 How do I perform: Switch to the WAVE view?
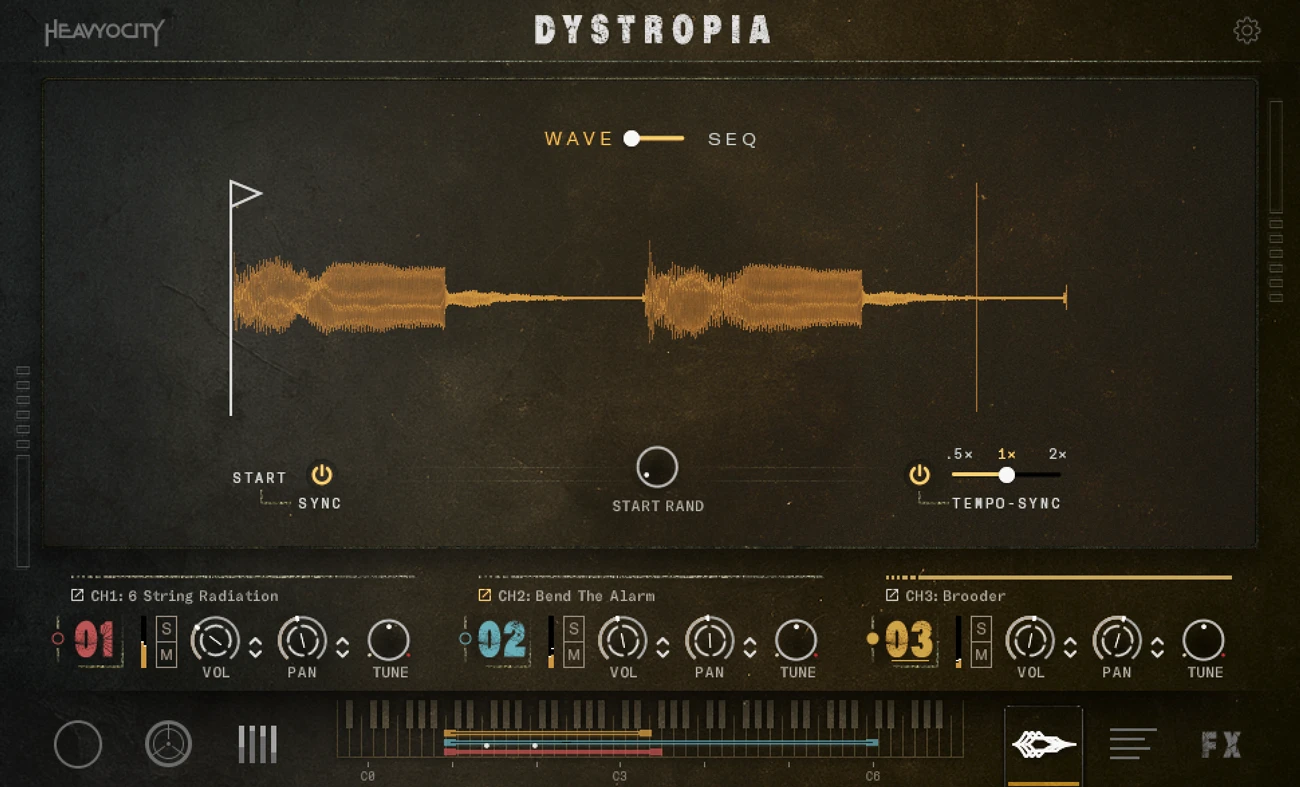[x=578, y=139]
